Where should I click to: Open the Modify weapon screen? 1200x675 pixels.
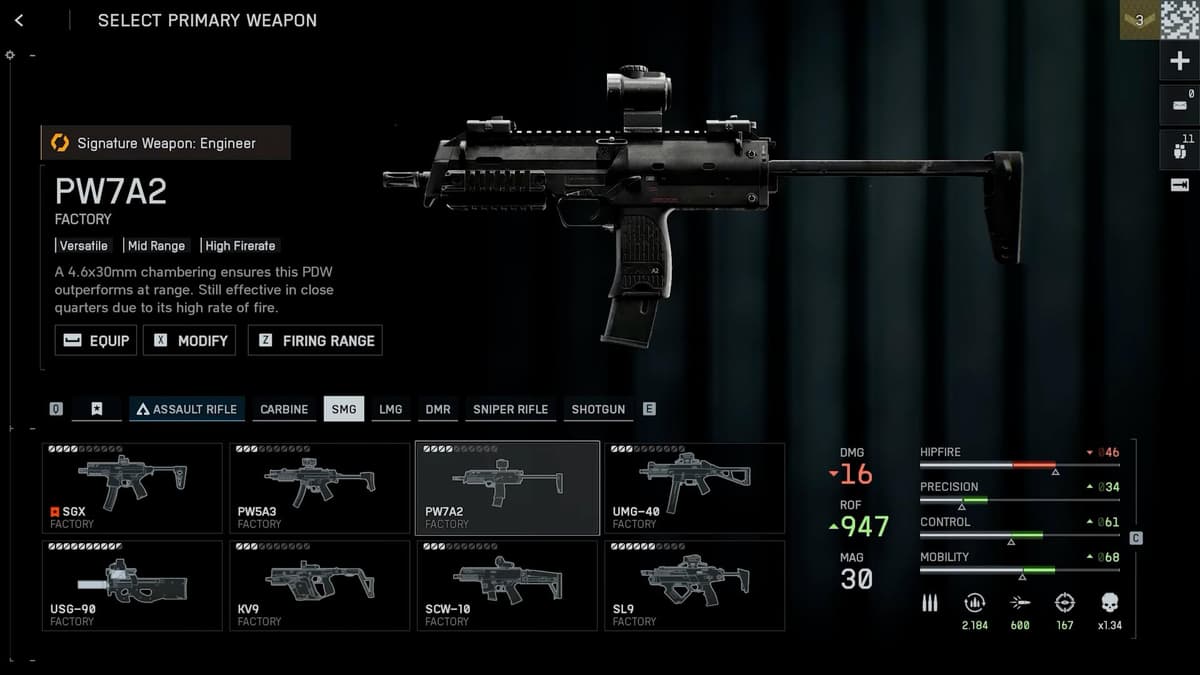tap(190, 340)
